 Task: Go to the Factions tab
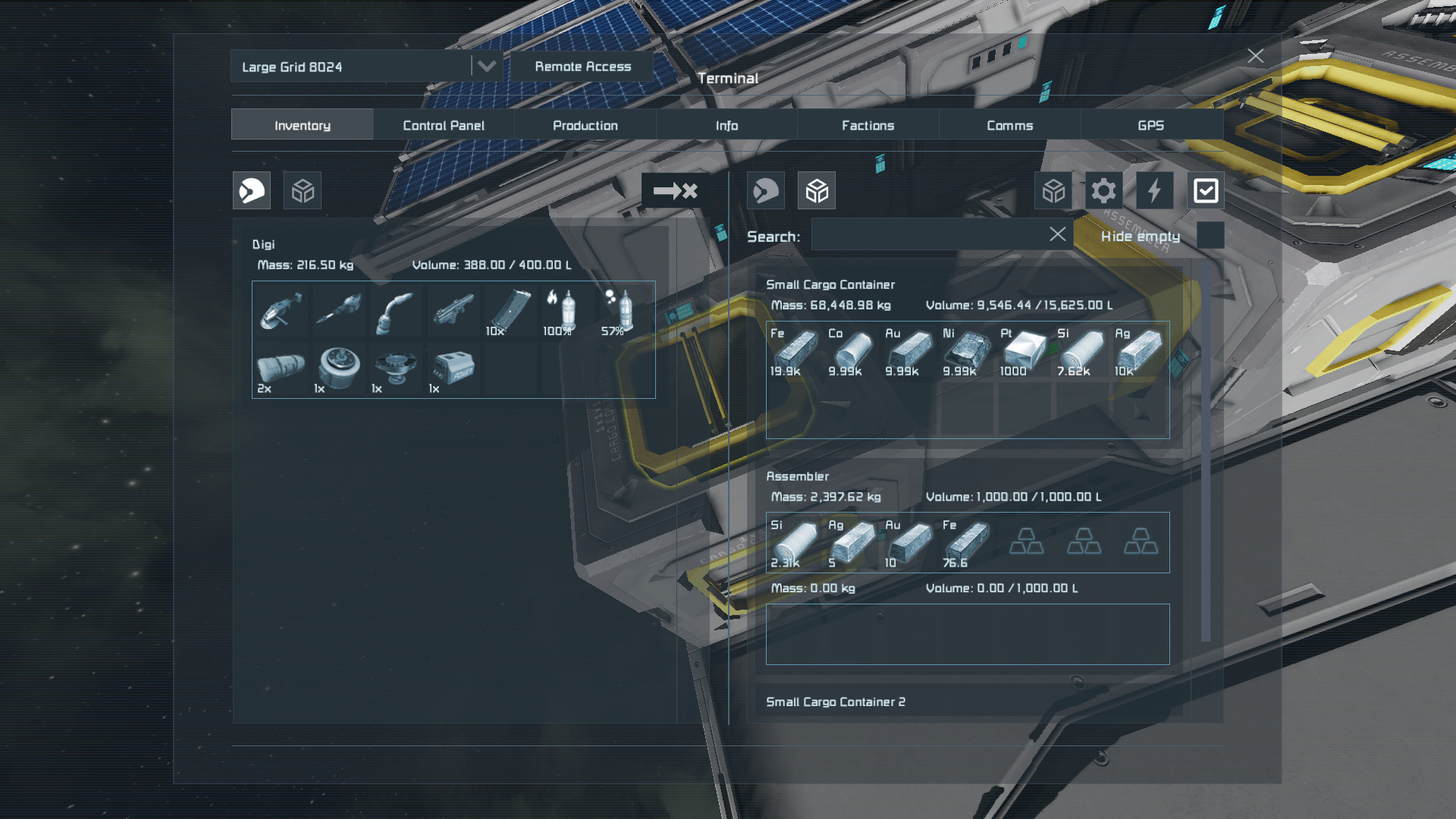[868, 125]
